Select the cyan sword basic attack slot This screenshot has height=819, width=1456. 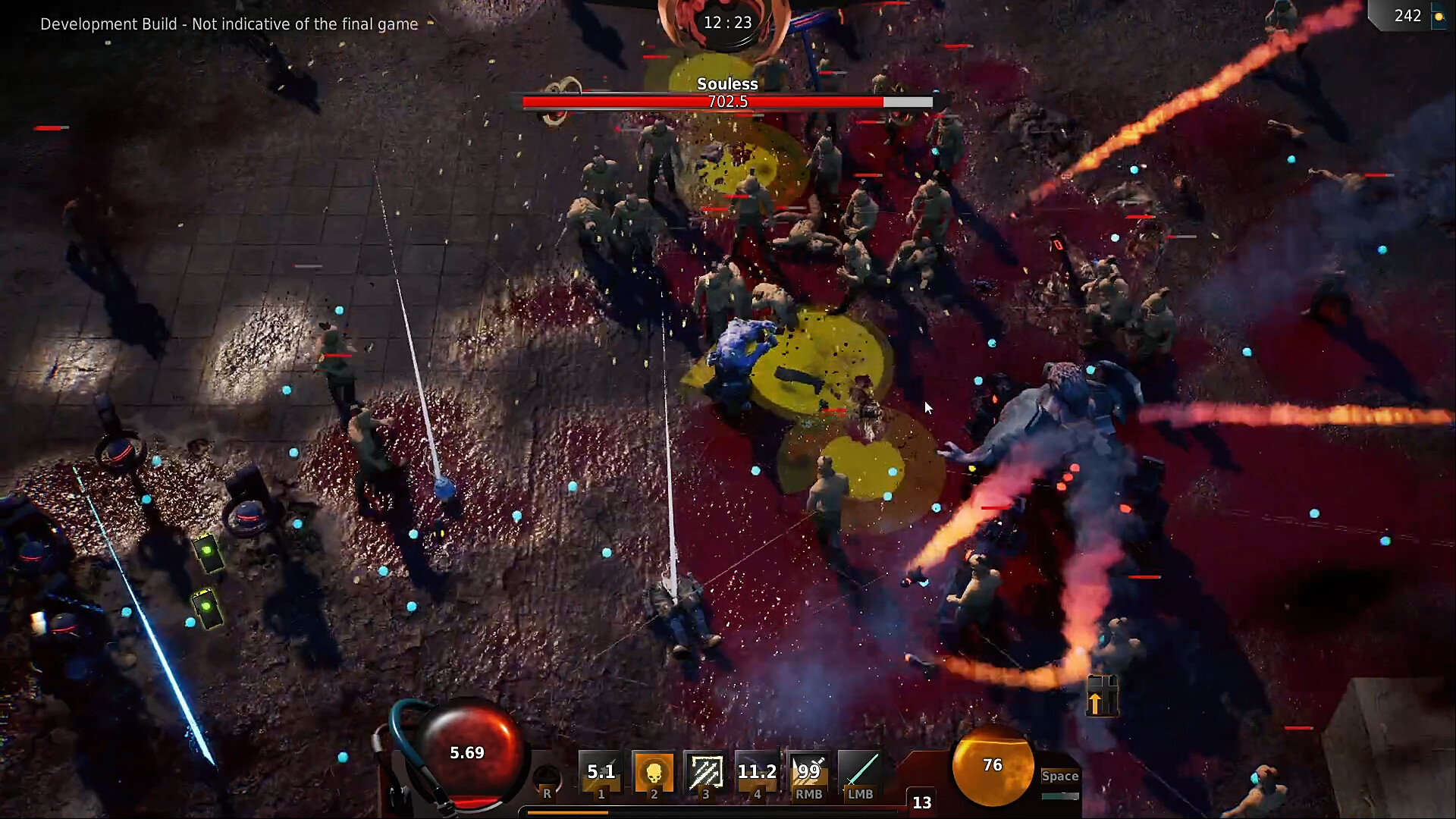coord(861,773)
